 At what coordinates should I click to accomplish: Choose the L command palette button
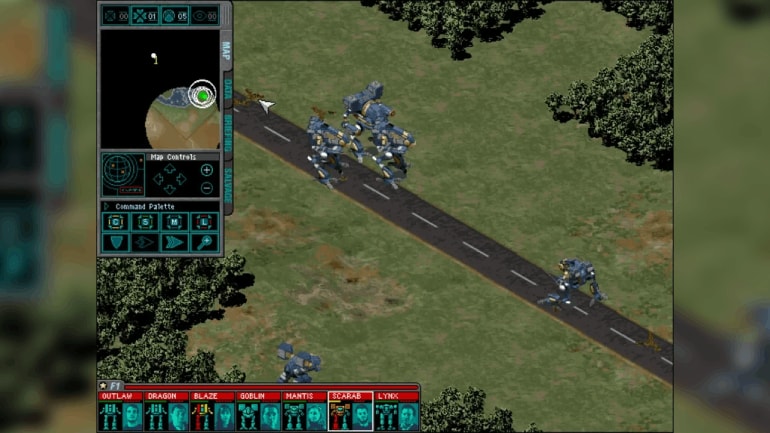tap(203, 222)
